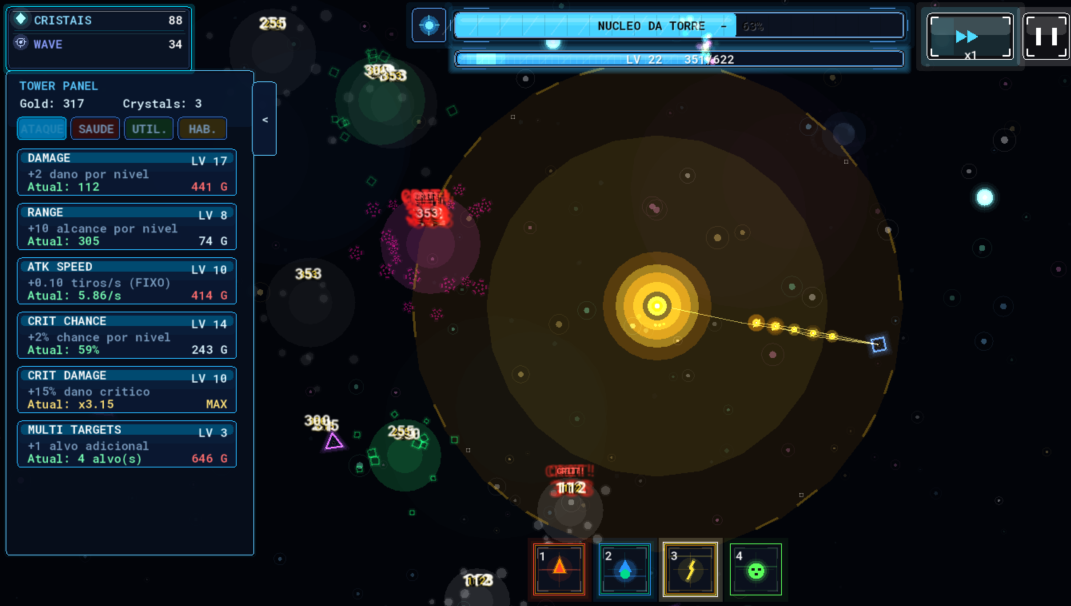Activate ability slot 1 with orange flame
Screen dimensions: 1071x606
coord(559,569)
